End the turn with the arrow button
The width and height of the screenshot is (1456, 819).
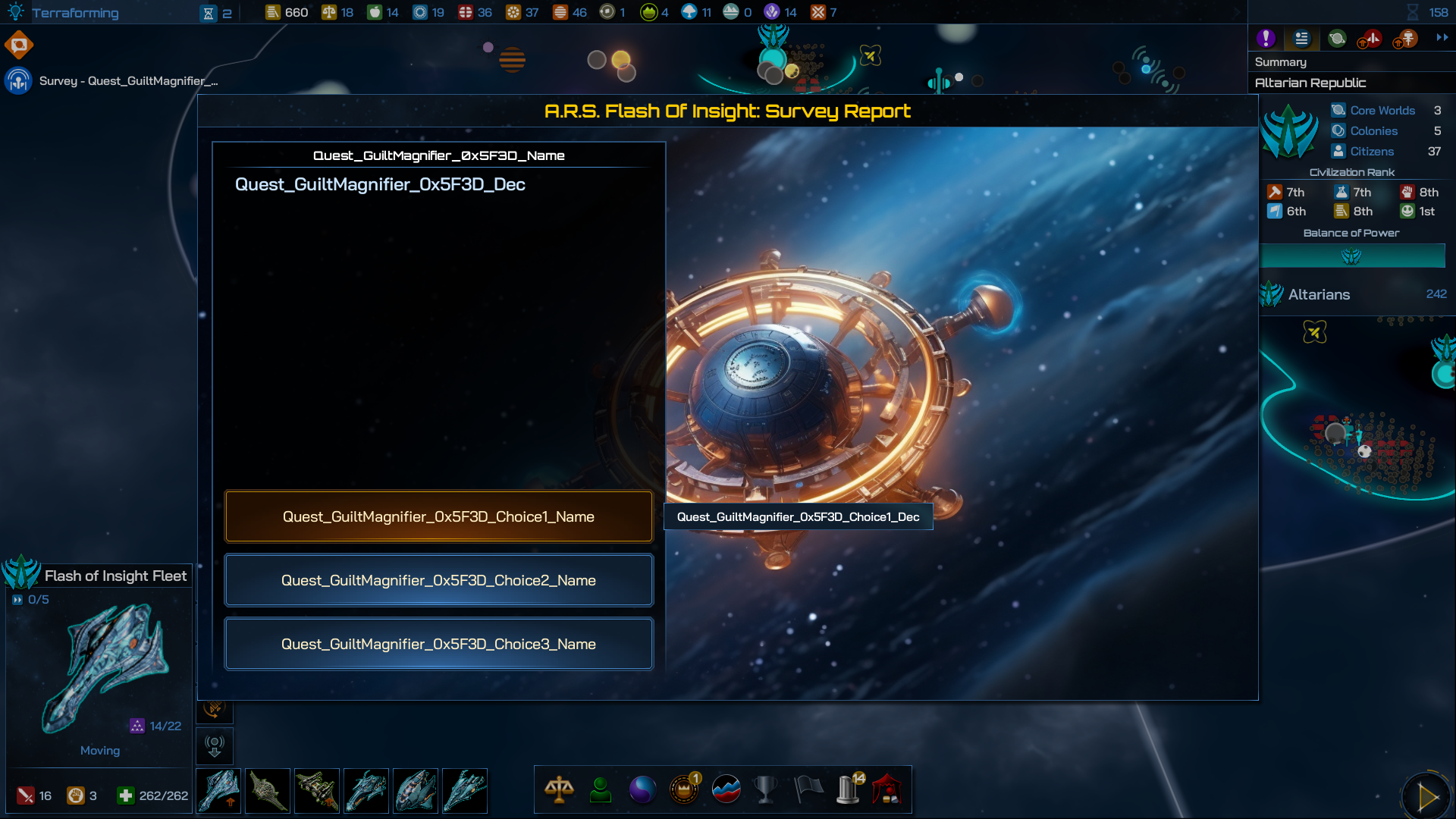pyautogui.click(x=1426, y=796)
